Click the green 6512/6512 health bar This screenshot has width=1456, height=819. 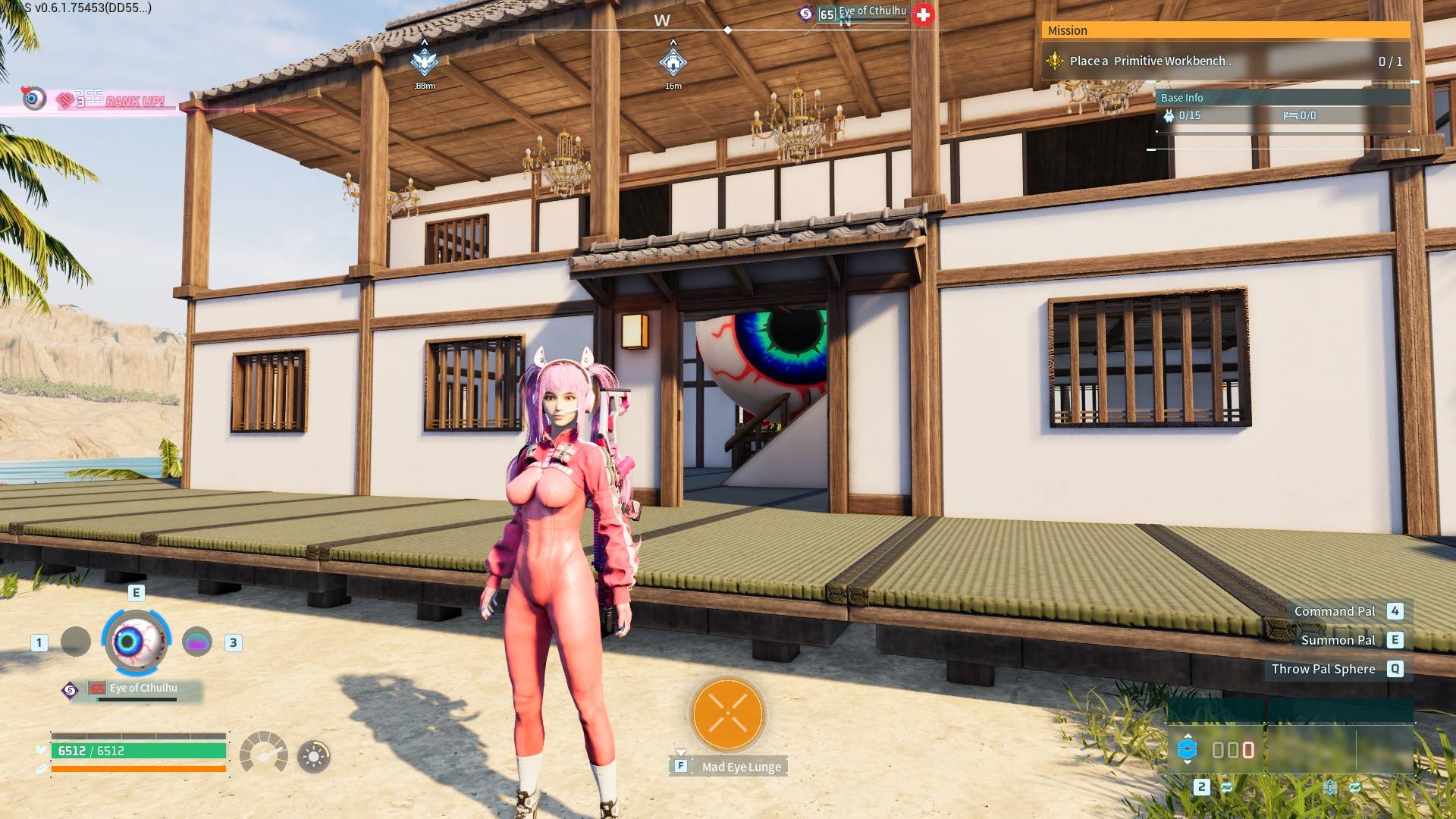(x=140, y=750)
